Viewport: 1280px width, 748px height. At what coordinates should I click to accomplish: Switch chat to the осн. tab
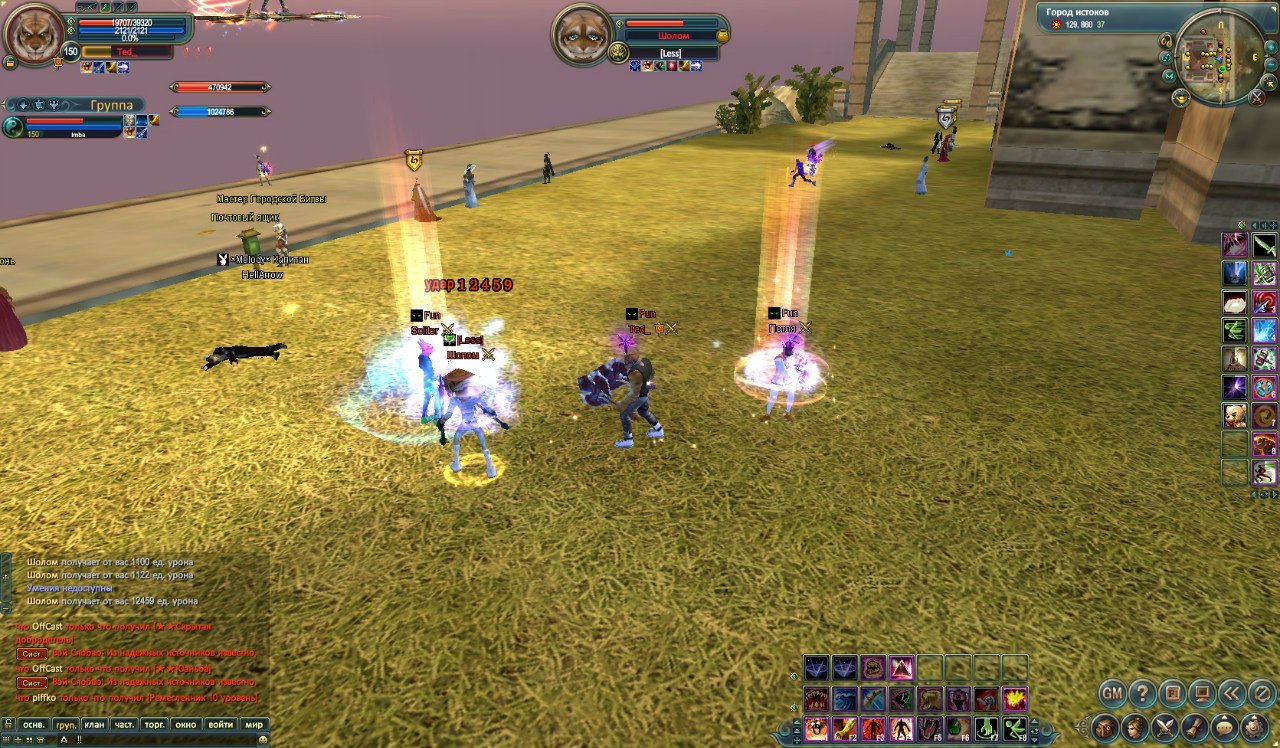pyautogui.click(x=34, y=724)
